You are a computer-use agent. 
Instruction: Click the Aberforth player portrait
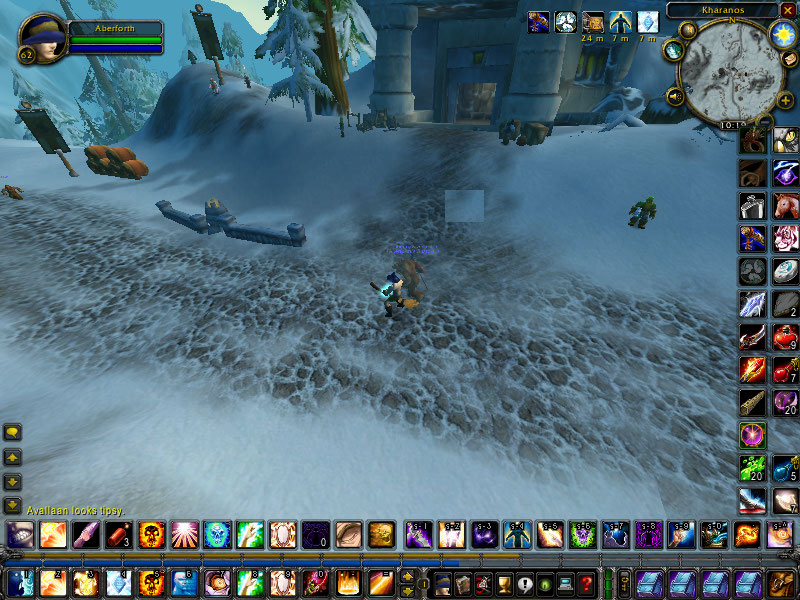(x=41, y=37)
